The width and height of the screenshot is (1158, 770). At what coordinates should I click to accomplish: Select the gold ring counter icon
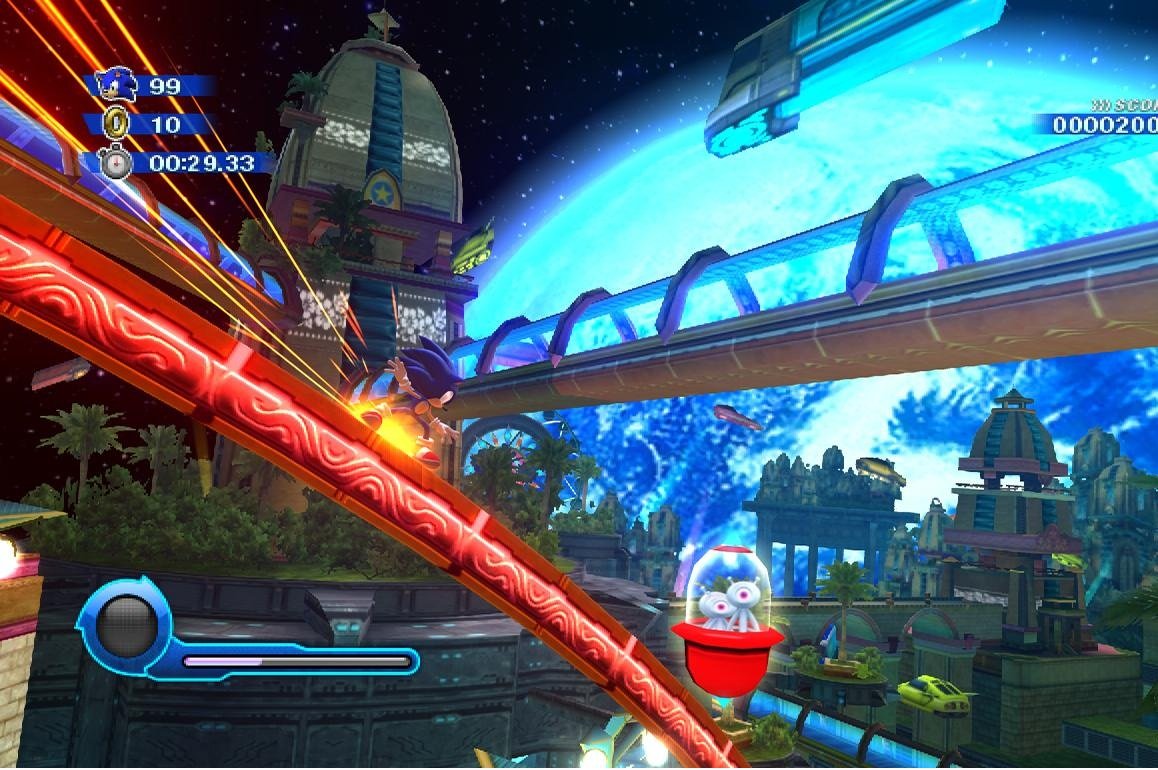pyautogui.click(x=118, y=124)
